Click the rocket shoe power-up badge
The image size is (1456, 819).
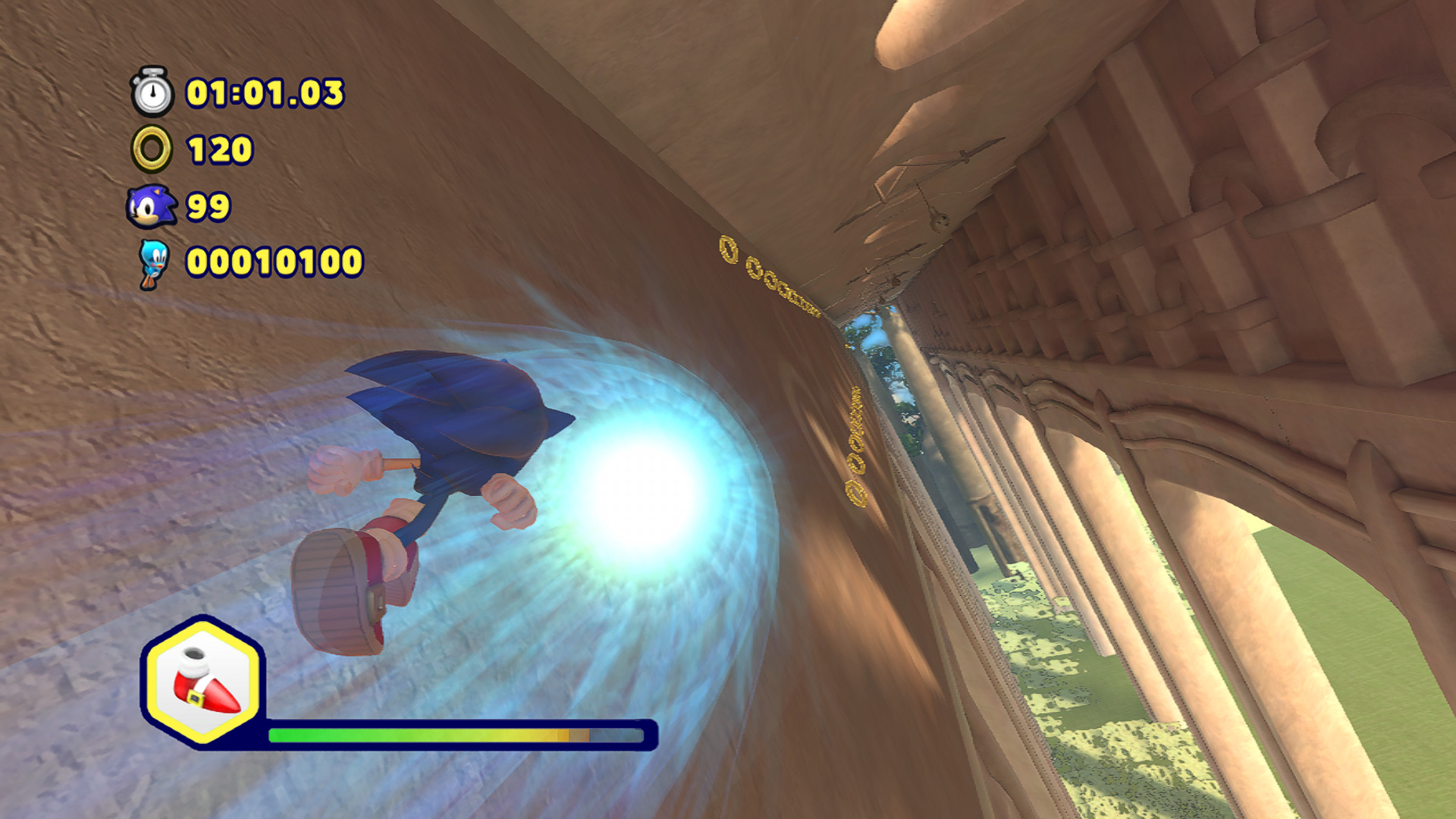pyautogui.click(x=205, y=683)
